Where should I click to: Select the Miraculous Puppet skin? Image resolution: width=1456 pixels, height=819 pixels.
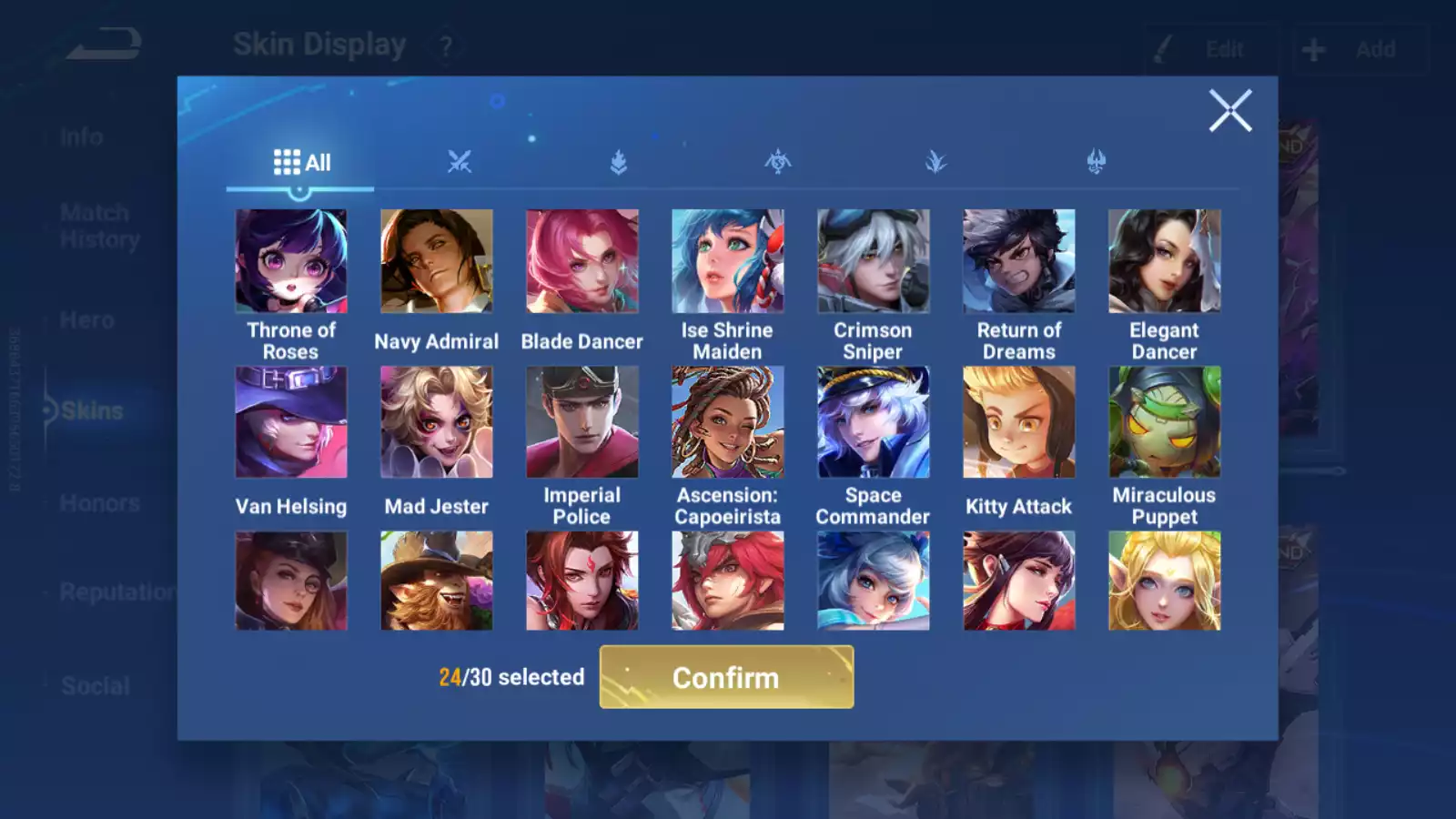(x=1164, y=422)
